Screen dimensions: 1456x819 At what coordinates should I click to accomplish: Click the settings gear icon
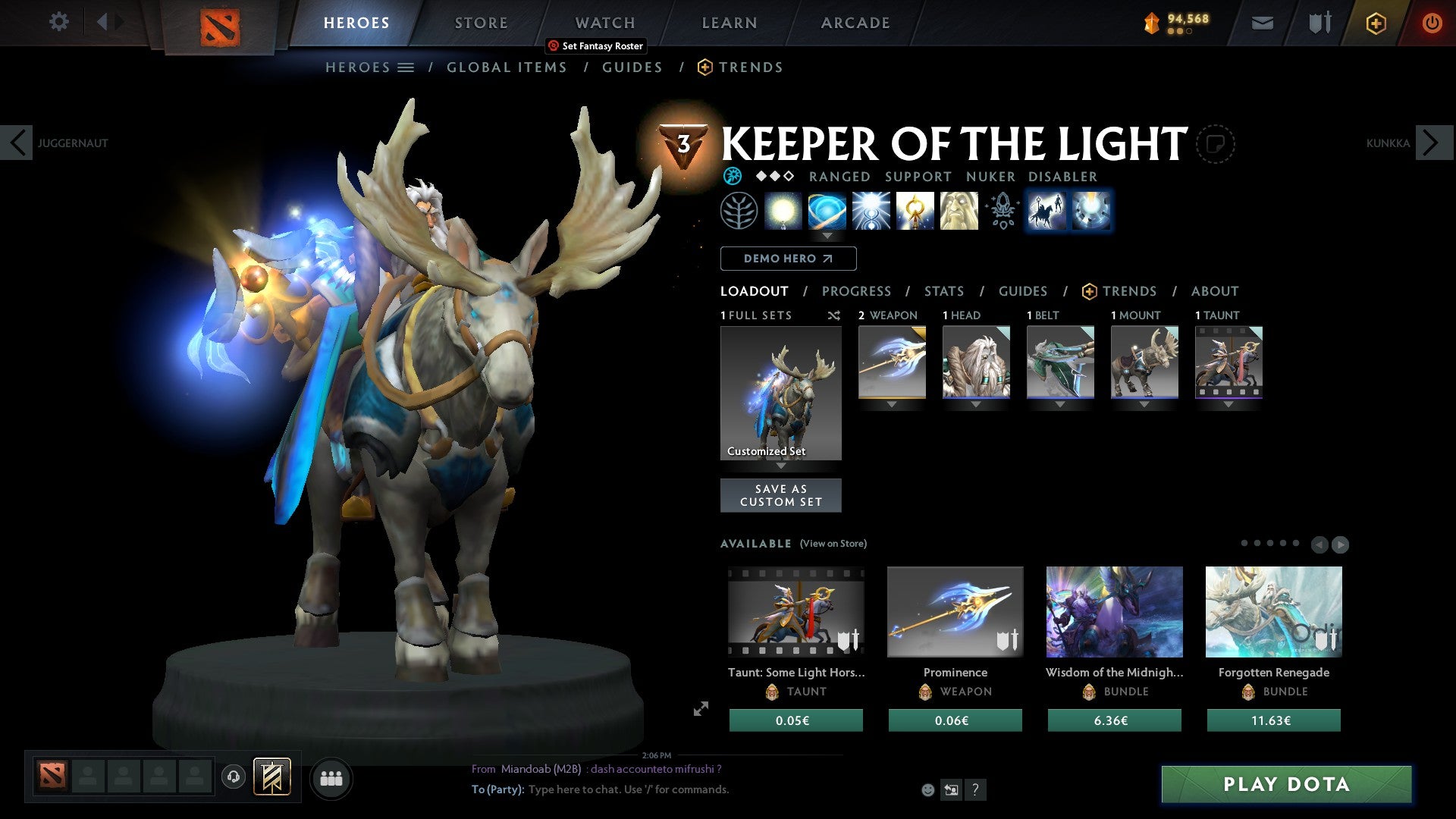pos(58,22)
